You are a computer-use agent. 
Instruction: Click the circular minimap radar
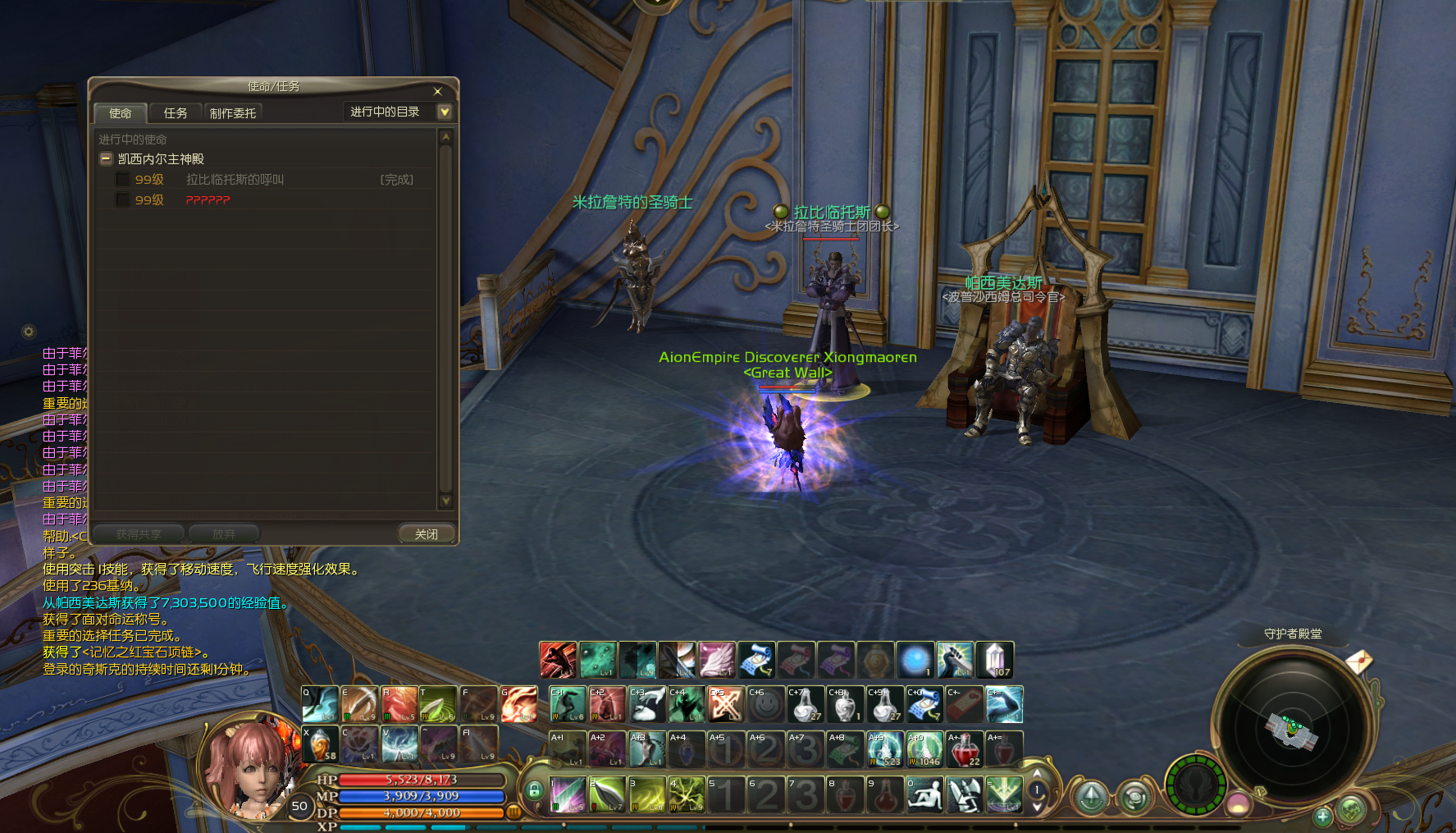click(1291, 729)
